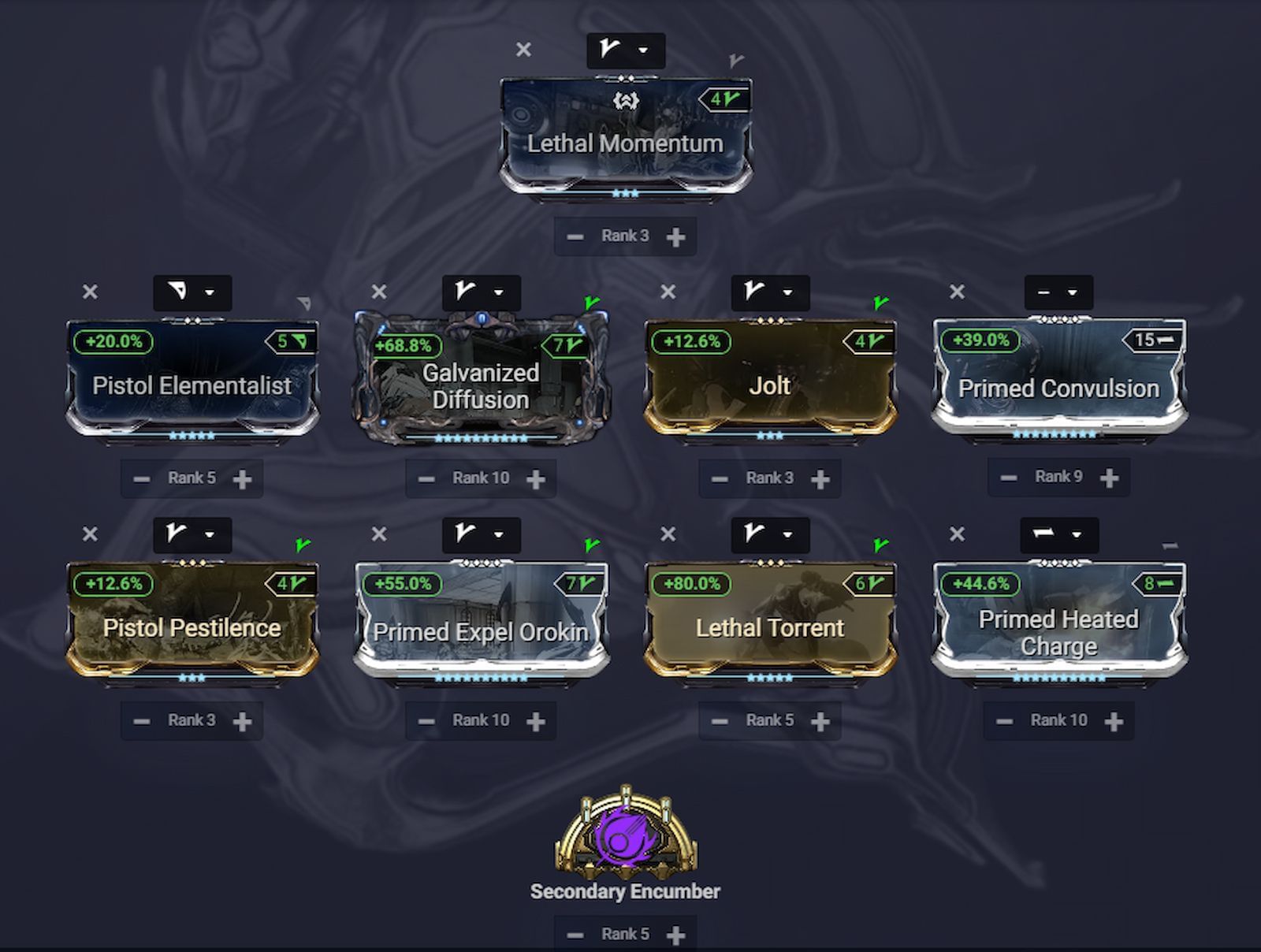Toggle the green checkmark above Jolt
This screenshot has width=1261, height=952.
click(878, 302)
